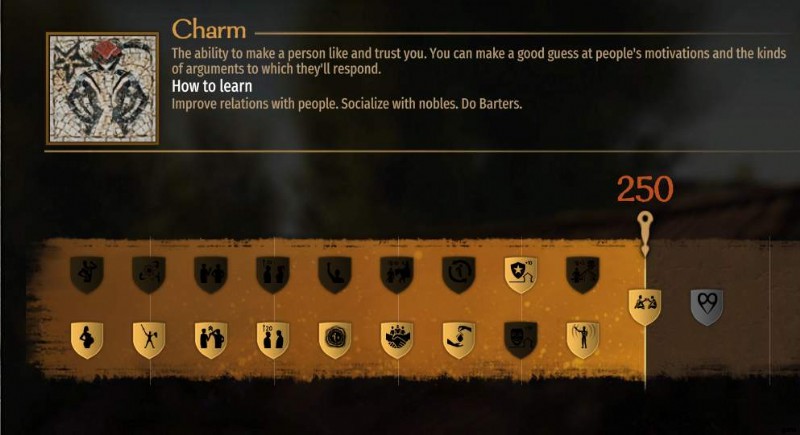The height and width of the screenshot is (435, 800).
Task: Click the gold wax seal perk
Action: (x=334, y=340)
